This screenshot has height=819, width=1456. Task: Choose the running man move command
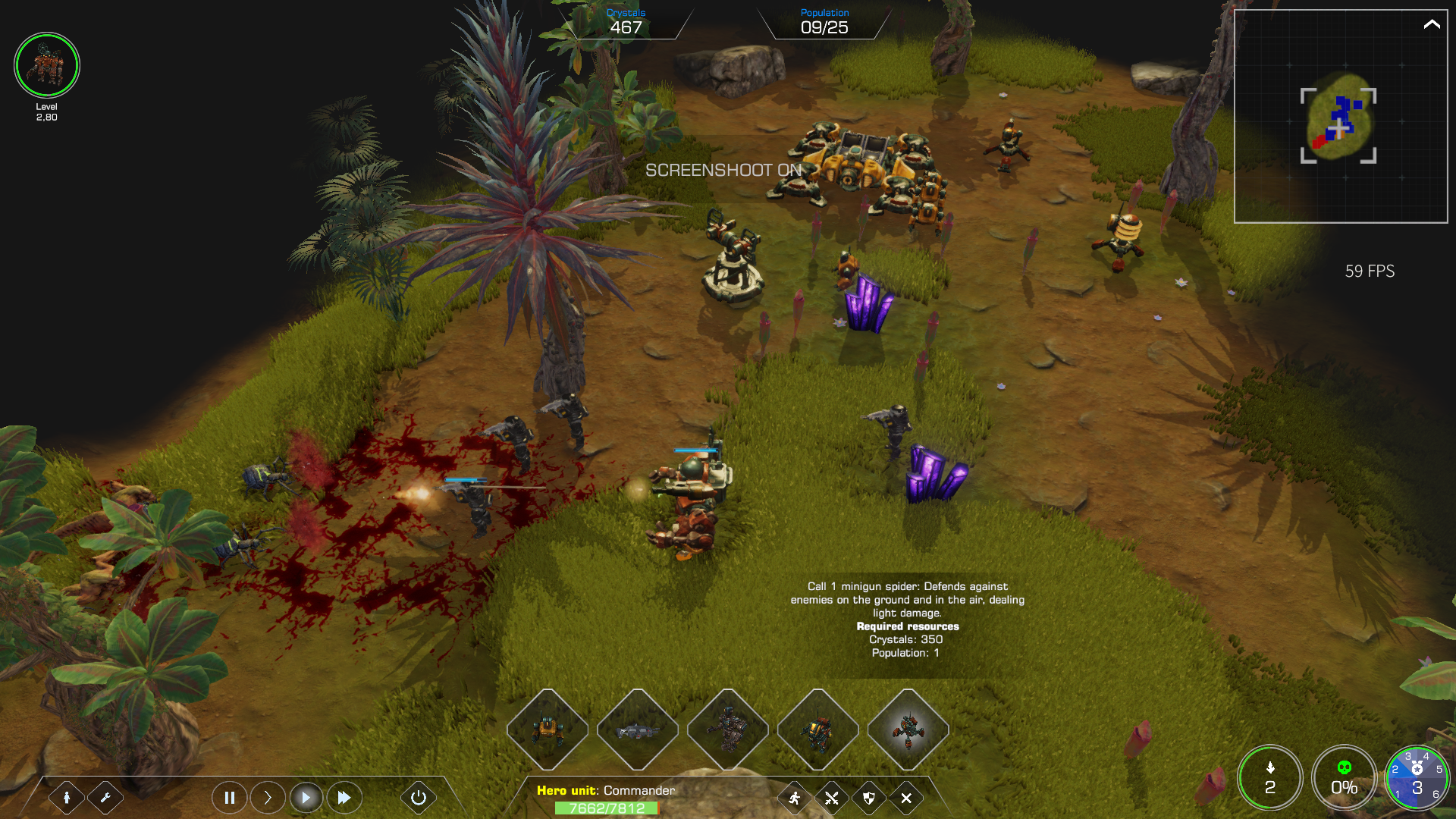[x=795, y=798]
